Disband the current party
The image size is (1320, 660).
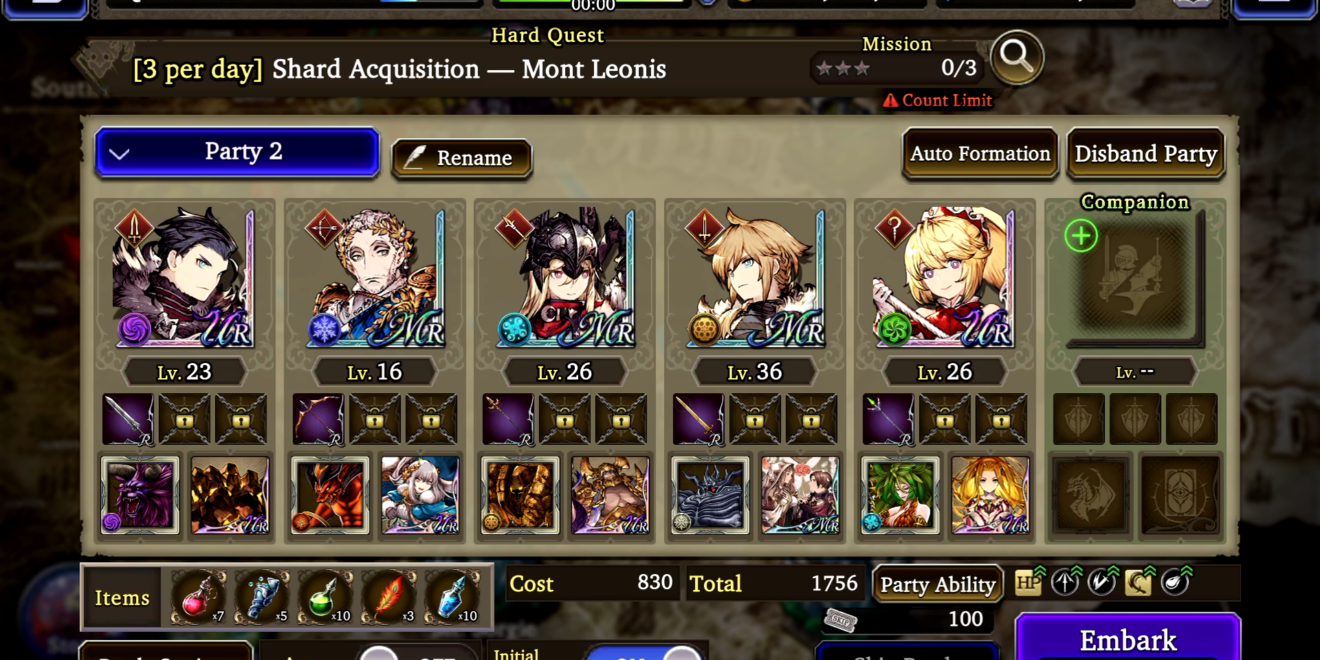[1145, 154]
